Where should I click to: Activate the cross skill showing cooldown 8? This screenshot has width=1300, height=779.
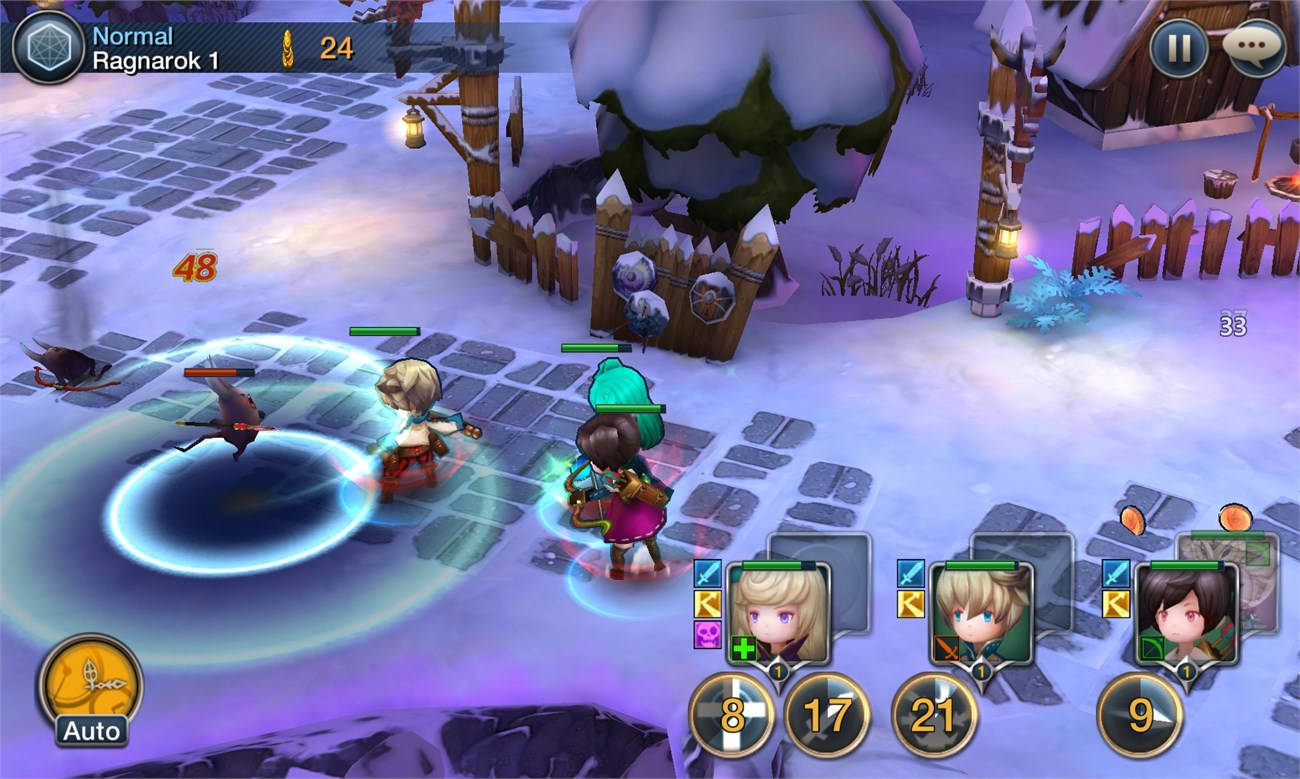[x=731, y=715]
